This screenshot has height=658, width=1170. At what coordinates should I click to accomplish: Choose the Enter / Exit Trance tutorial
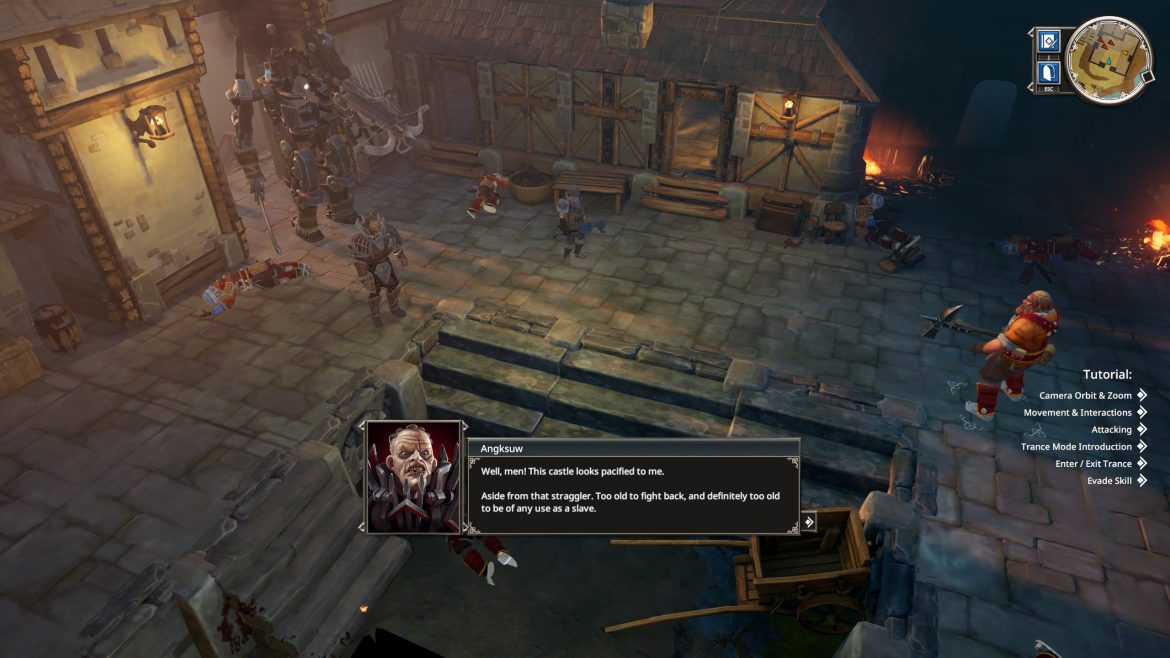point(1093,464)
